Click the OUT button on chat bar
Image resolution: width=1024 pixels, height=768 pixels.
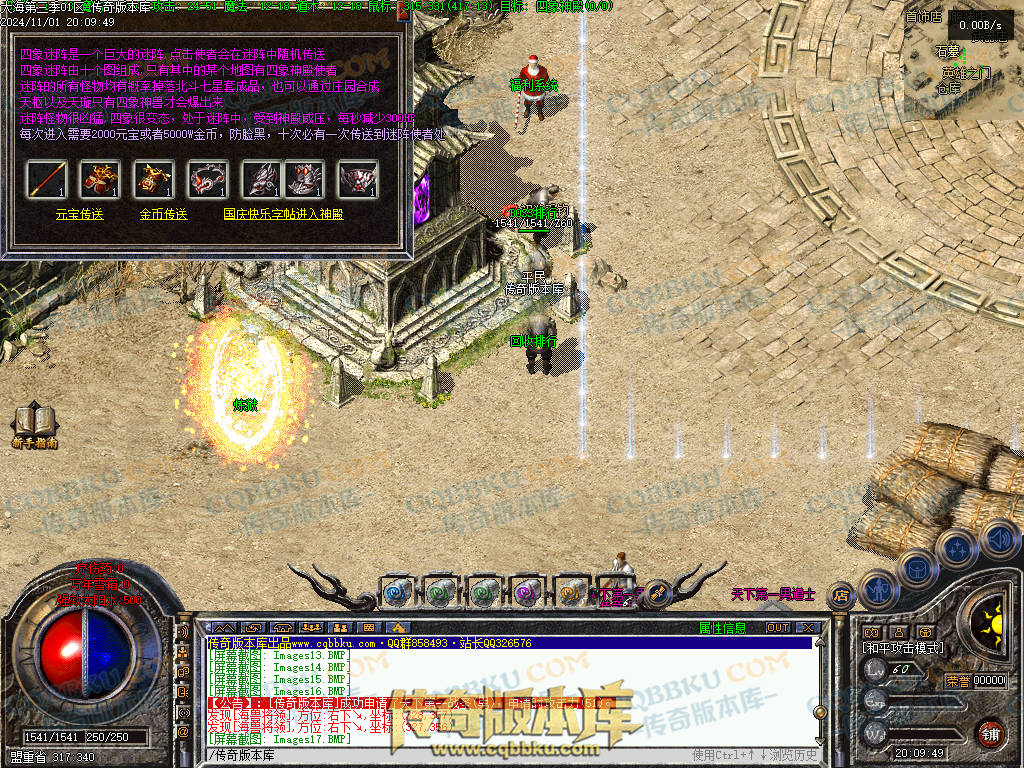pyautogui.click(x=778, y=628)
